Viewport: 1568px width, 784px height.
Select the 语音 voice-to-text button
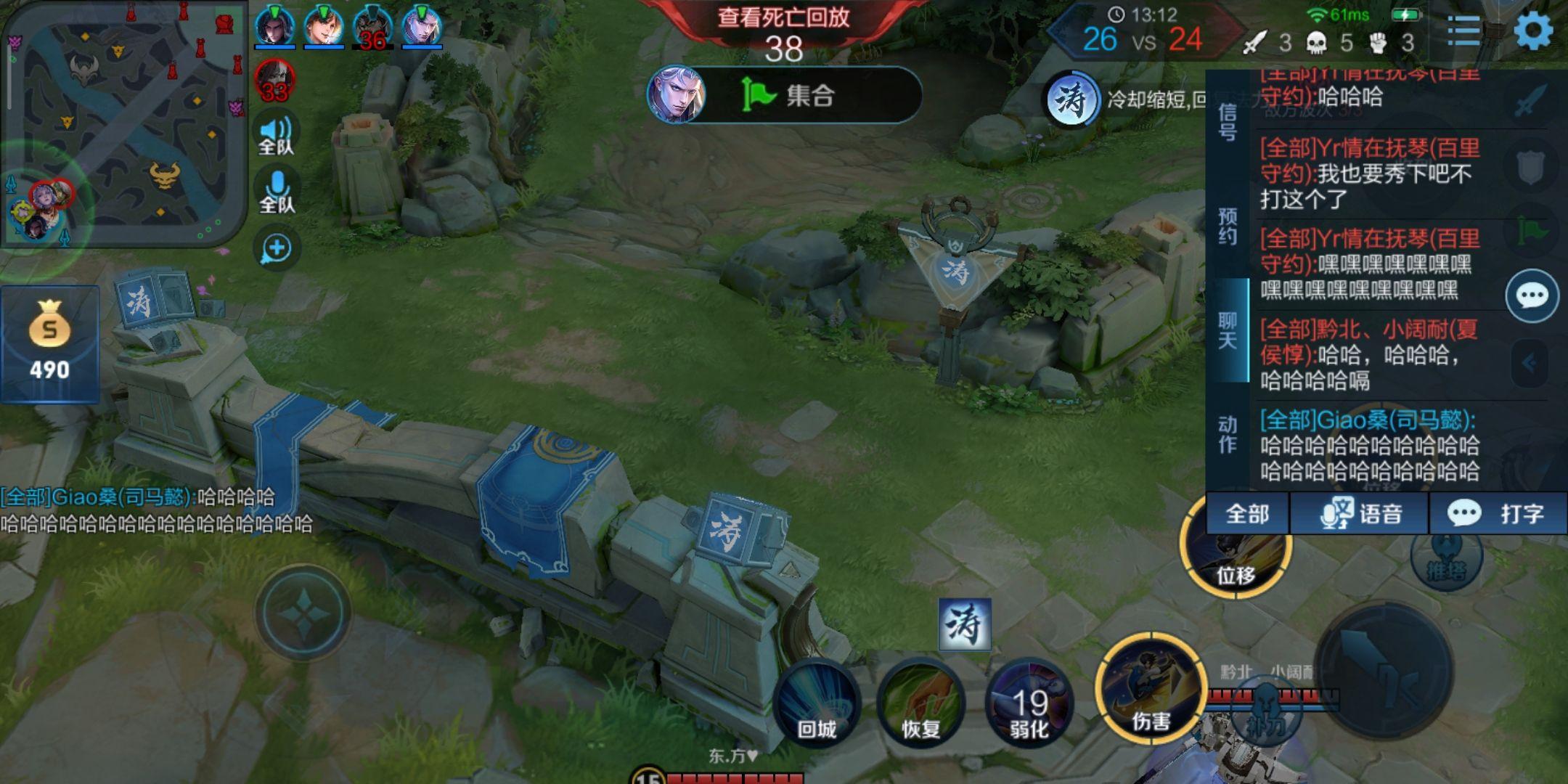coord(1360,514)
